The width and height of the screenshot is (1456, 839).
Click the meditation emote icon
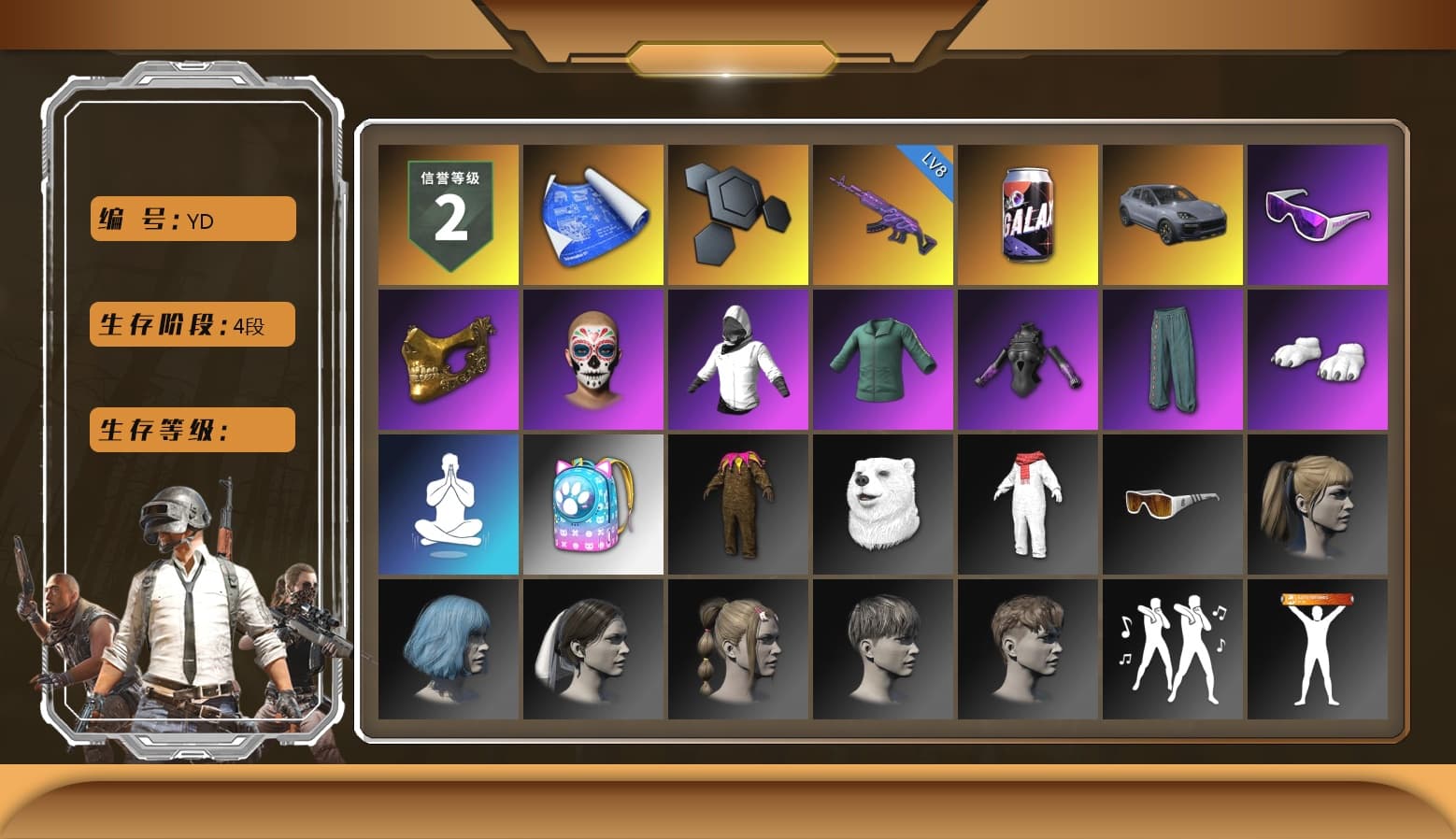click(448, 505)
